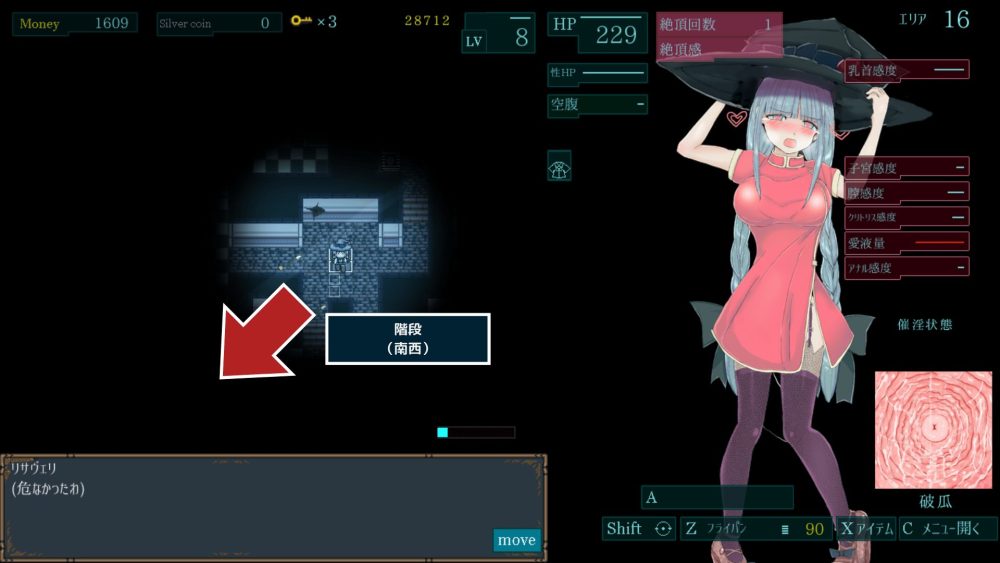Activate the Shift target-lock icon
This screenshot has width=1000, height=563.
pyautogui.click(x=661, y=529)
